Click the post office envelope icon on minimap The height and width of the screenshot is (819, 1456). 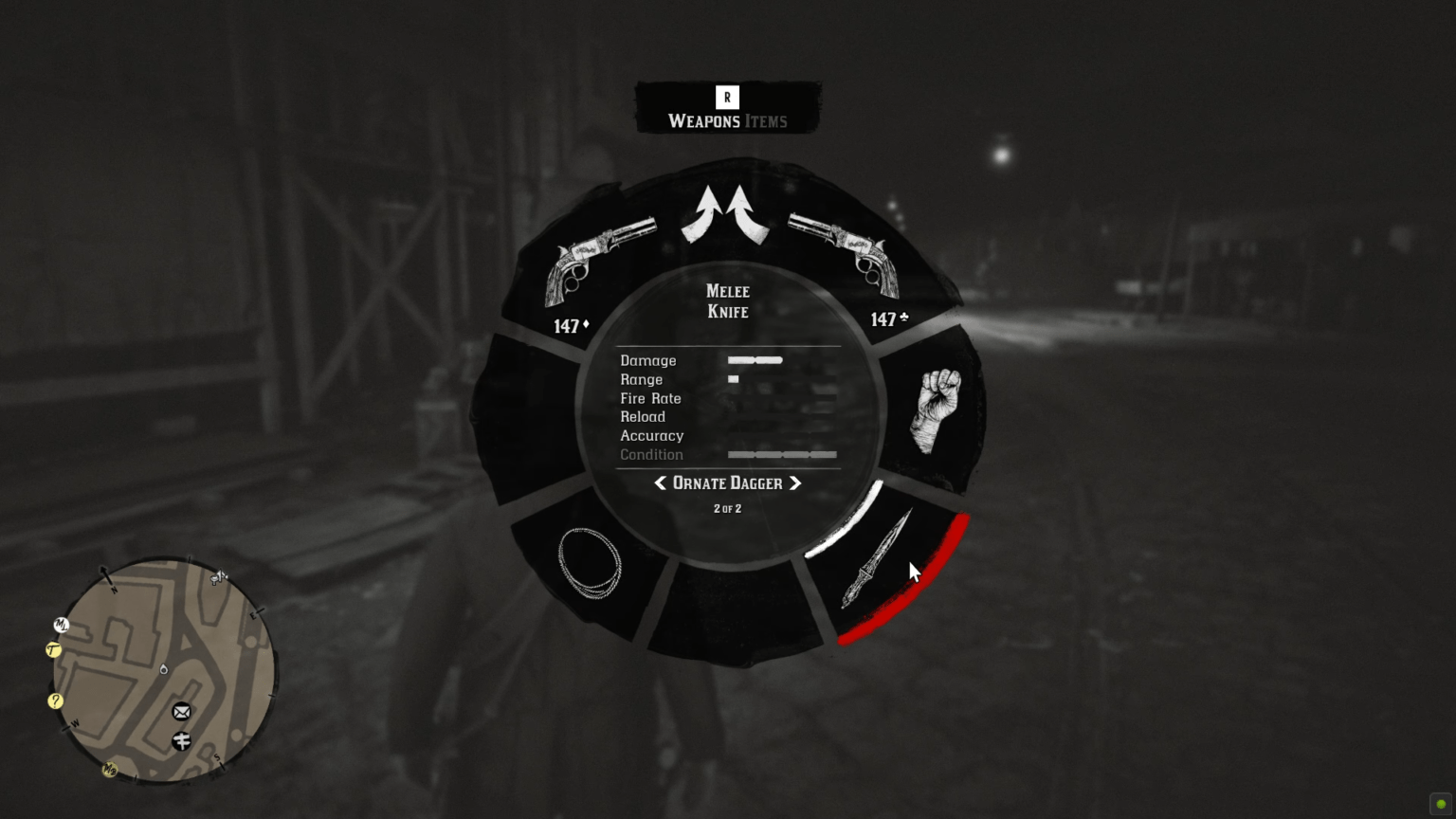181,712
